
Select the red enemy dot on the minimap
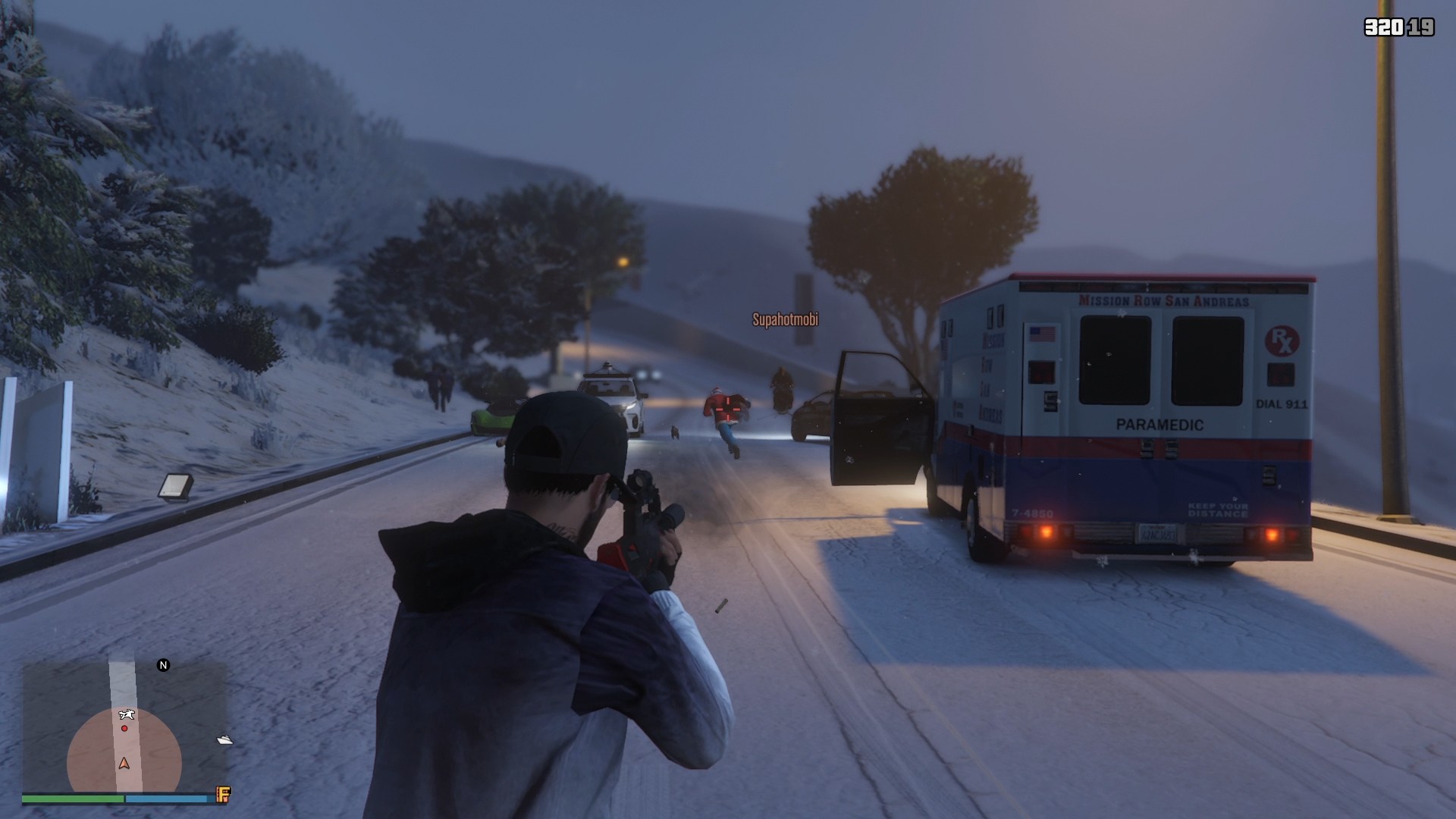(124, 728)
